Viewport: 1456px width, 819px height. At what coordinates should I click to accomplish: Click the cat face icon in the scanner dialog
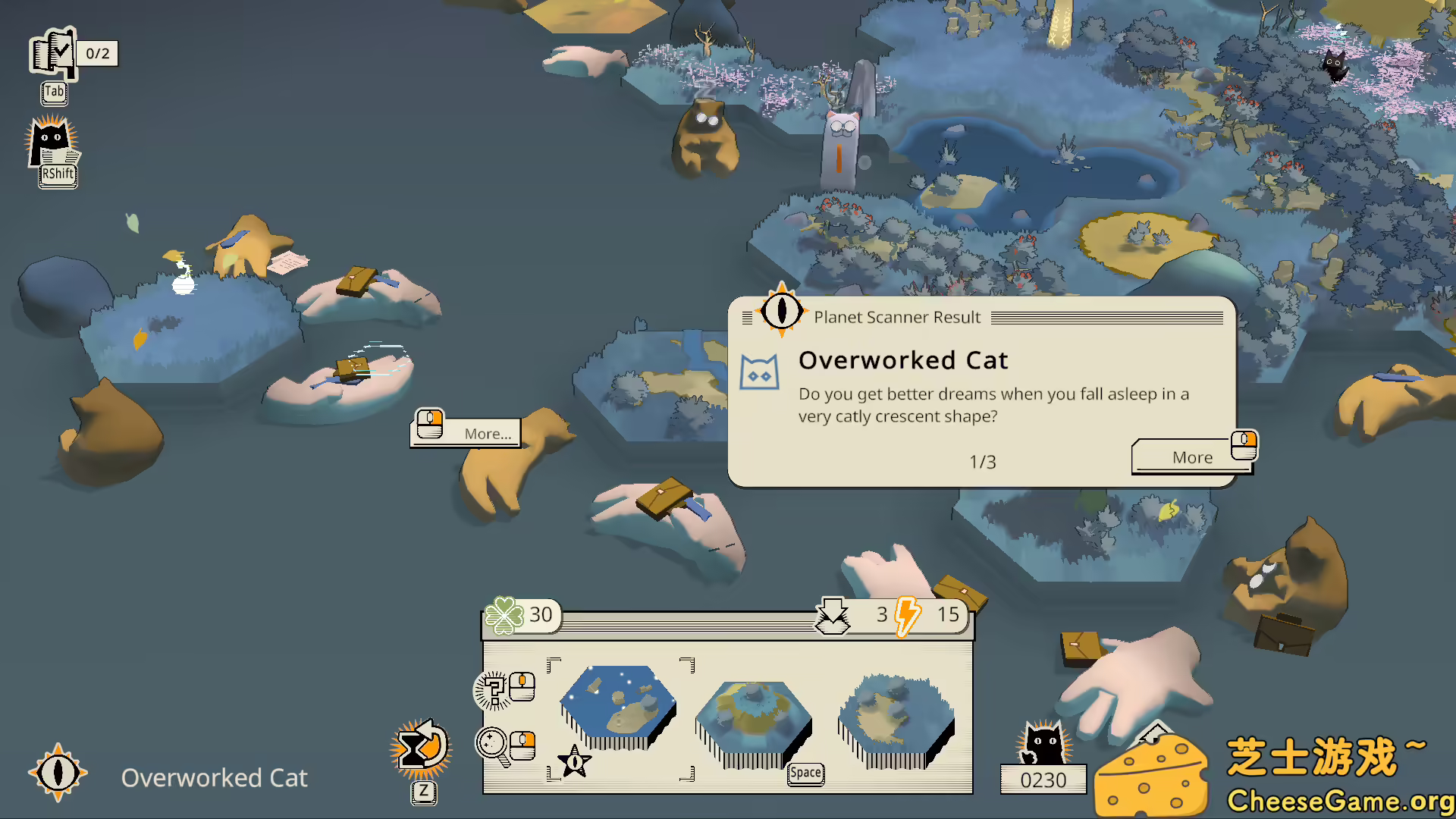point(761,372)
